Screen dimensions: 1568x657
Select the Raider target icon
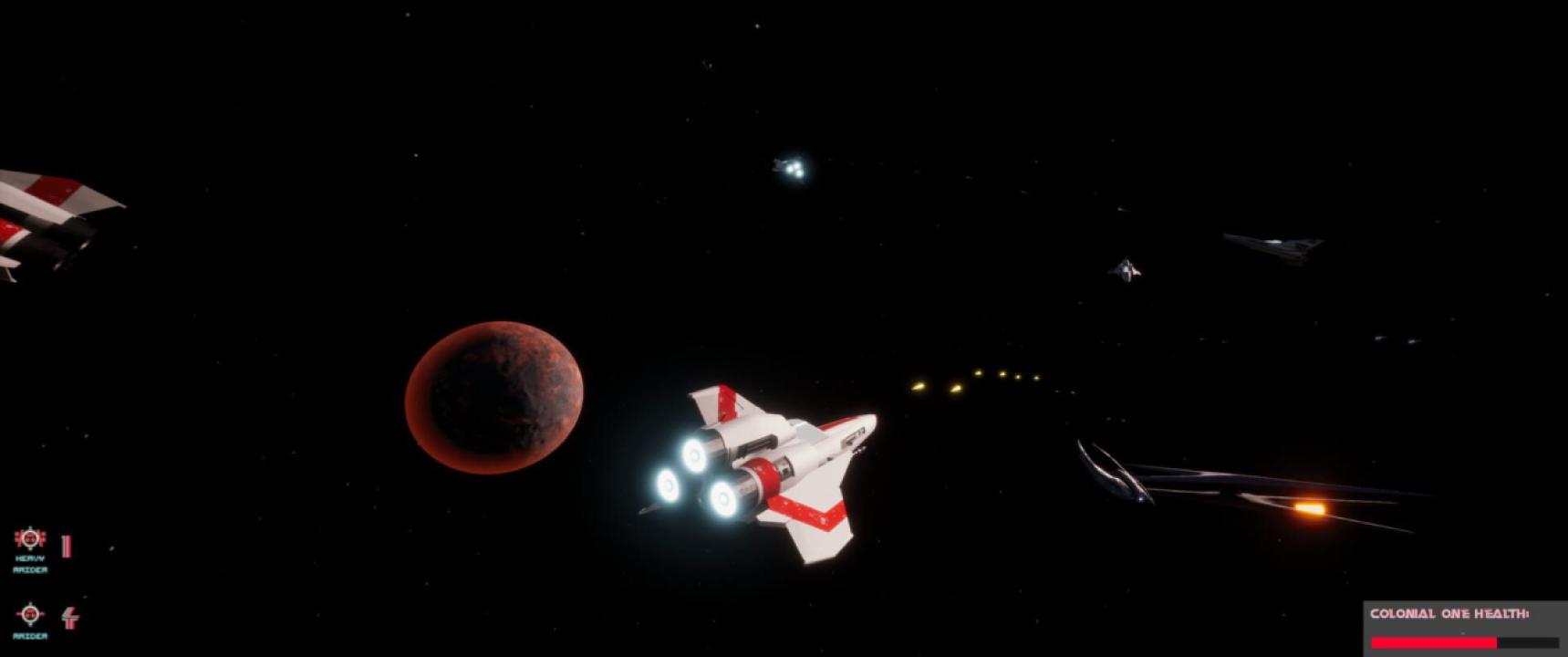click(30, 614)
